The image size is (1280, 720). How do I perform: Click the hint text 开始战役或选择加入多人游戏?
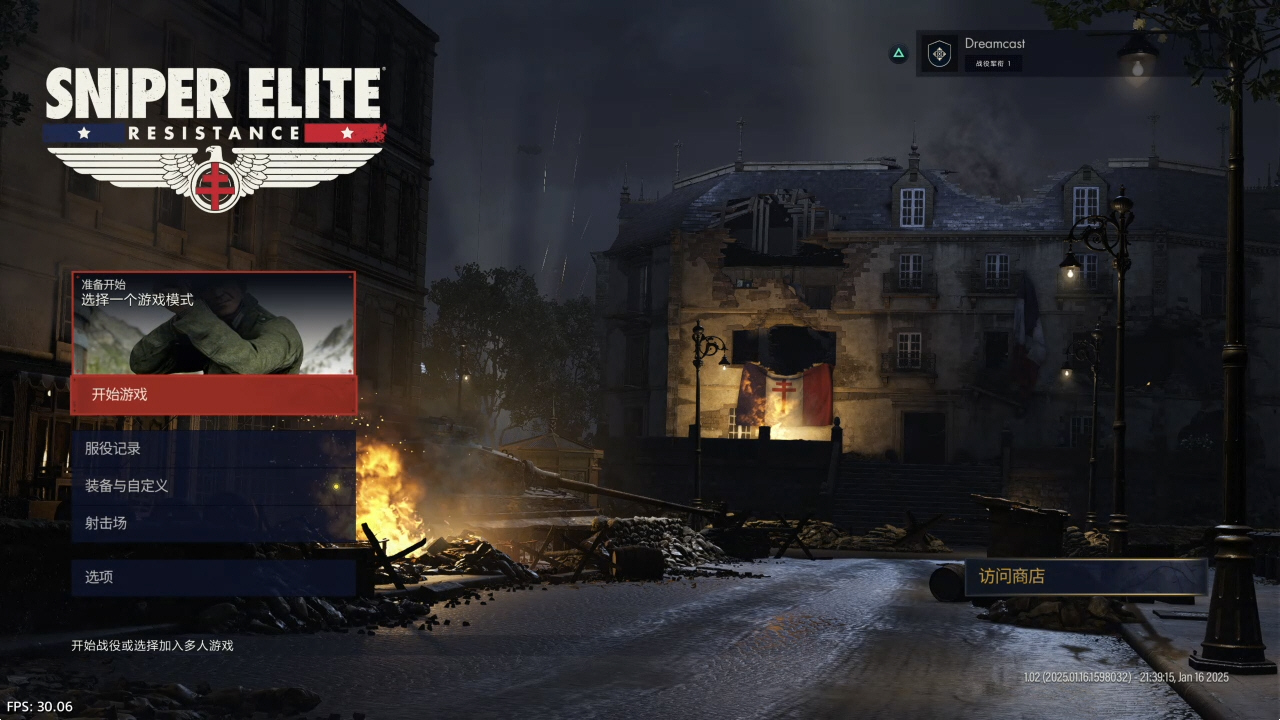[x=153, y=646]
